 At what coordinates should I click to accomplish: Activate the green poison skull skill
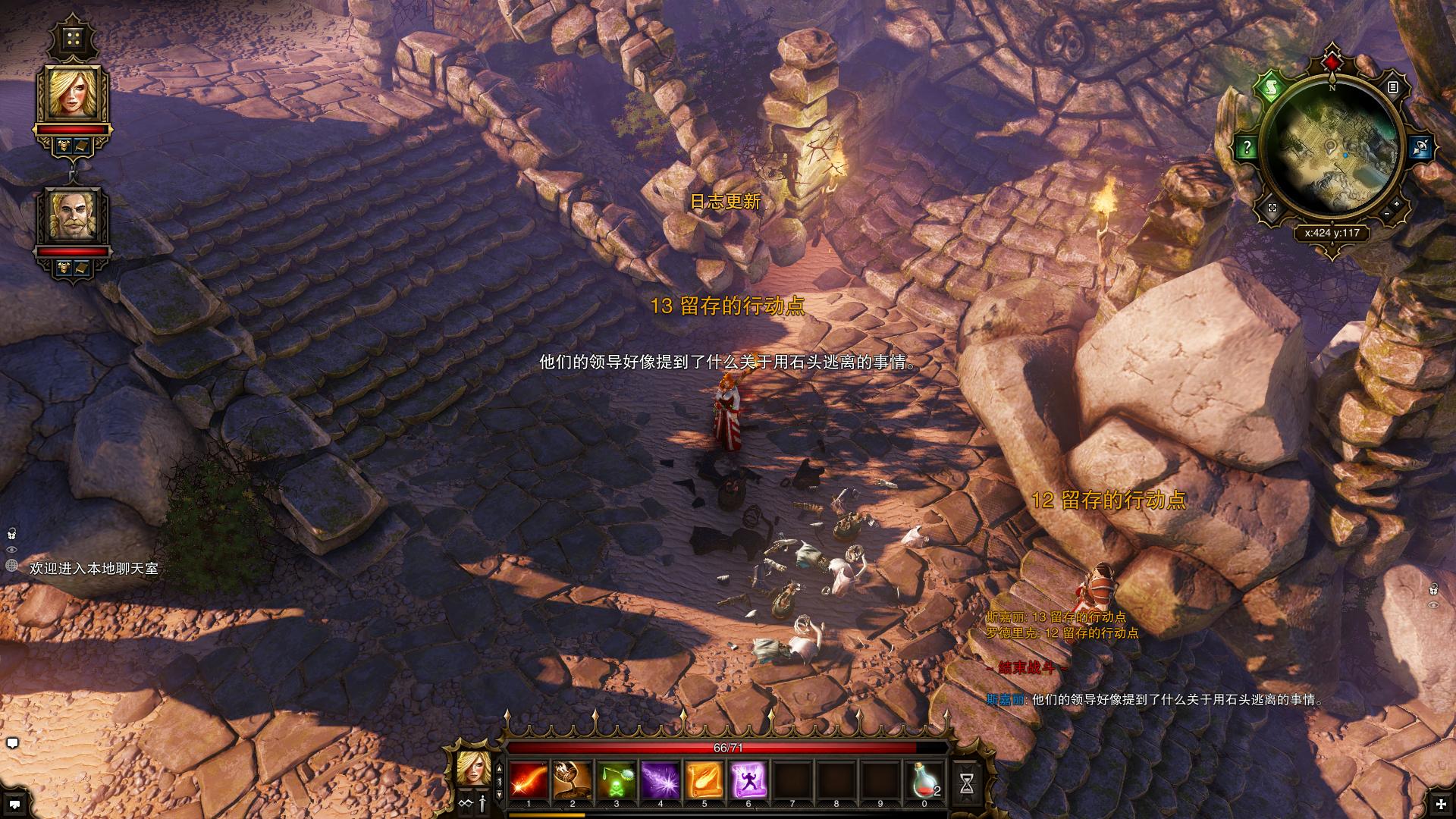pos(617,780)
